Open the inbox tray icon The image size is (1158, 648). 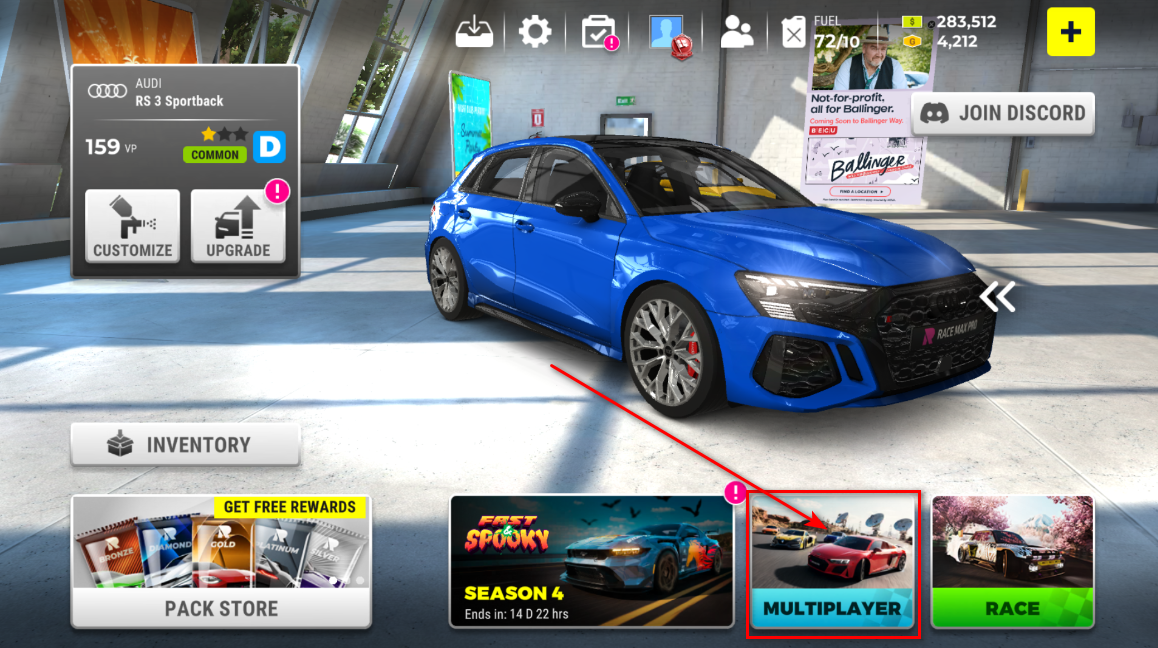(475, 32)
